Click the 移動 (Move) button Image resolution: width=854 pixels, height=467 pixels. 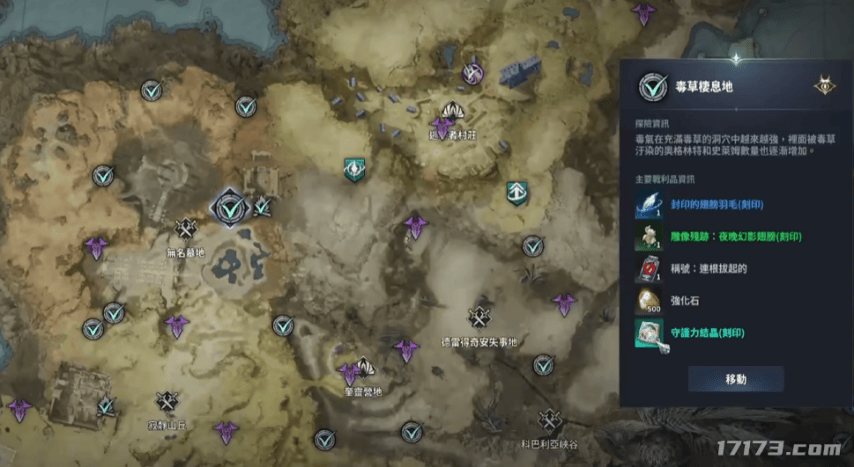pos(735,379)
